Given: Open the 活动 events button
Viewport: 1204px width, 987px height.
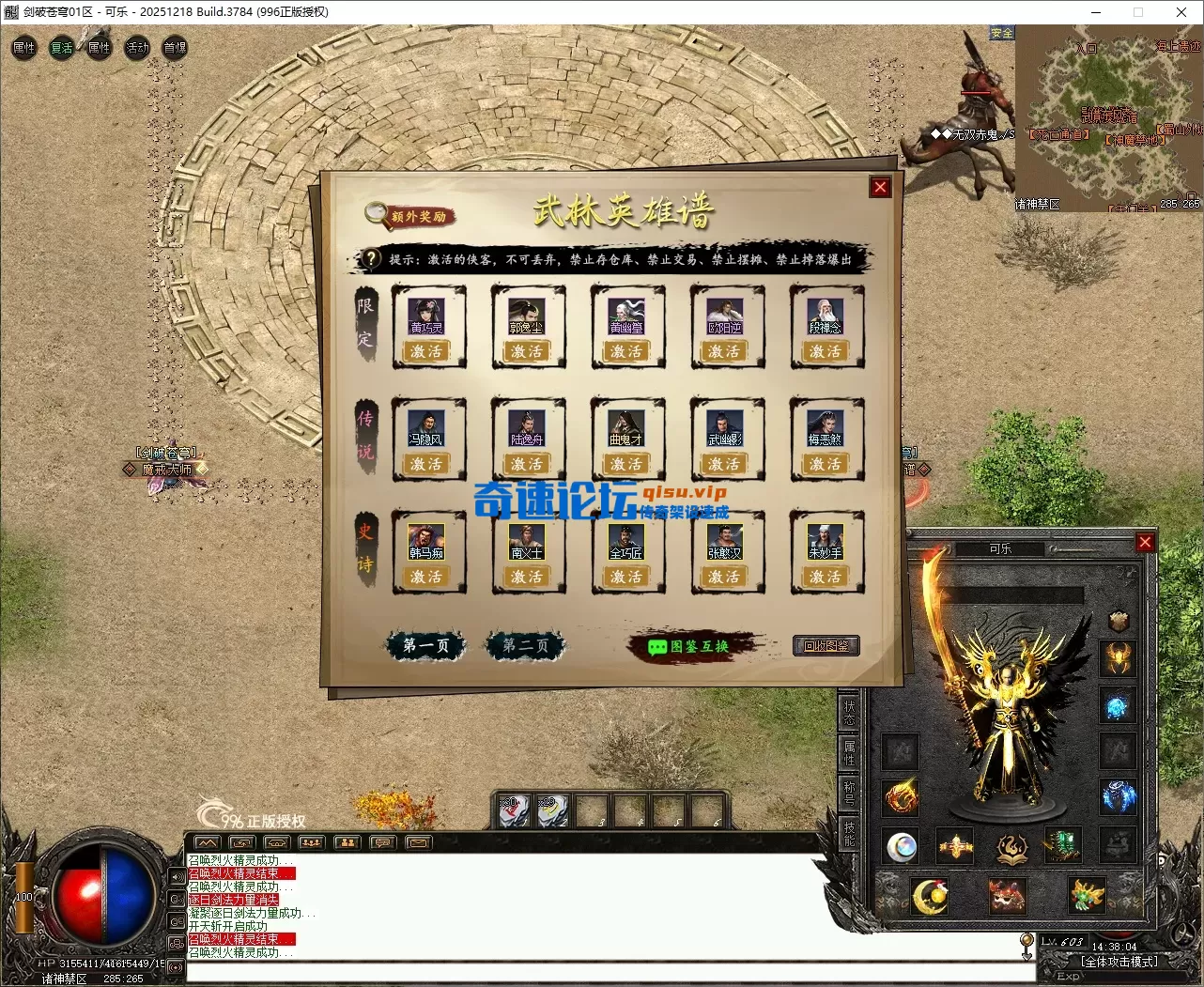Looking at the screenshot, I should pyautogui.click(x=137, y=48).
